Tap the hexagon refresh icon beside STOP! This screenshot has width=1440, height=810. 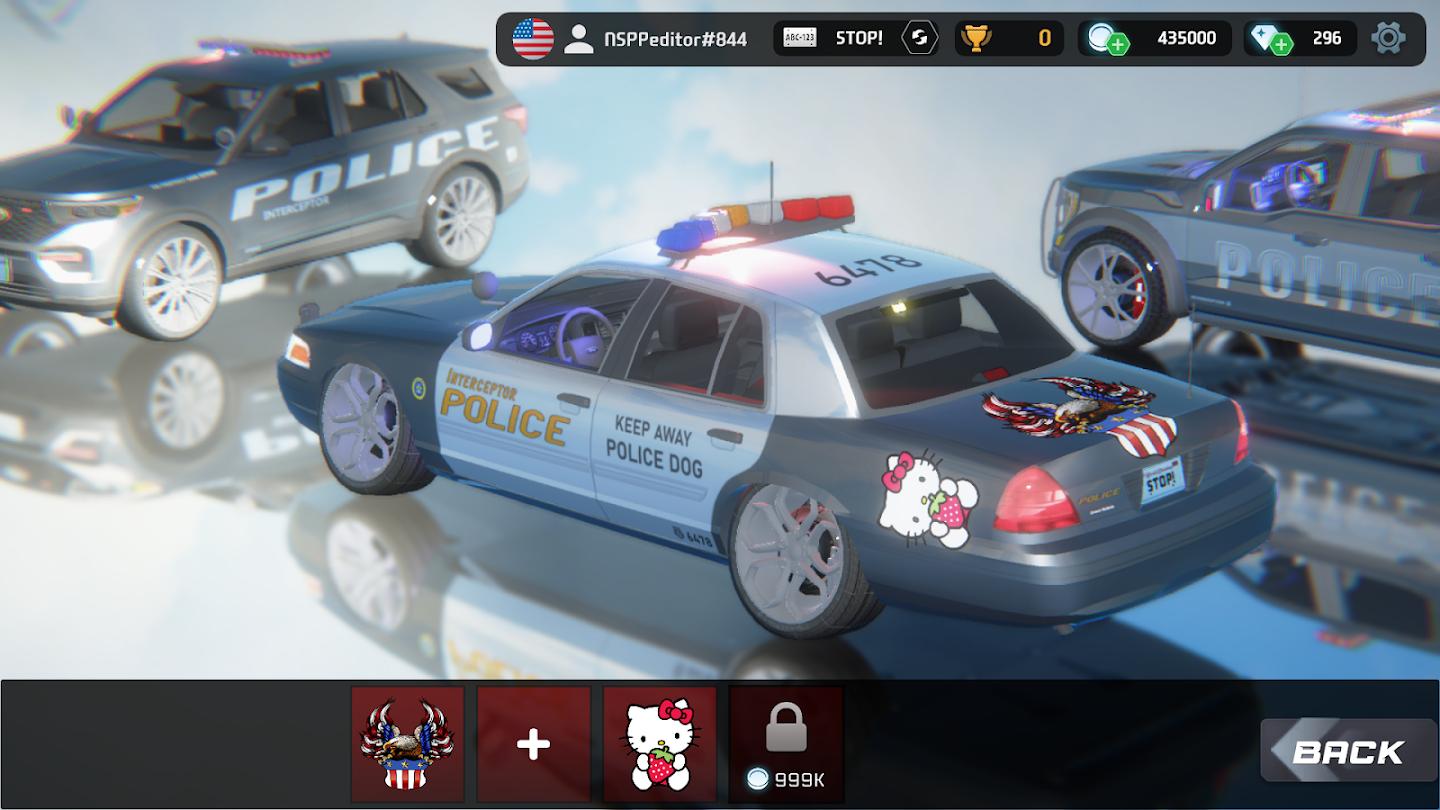click(x=919, y=39)
